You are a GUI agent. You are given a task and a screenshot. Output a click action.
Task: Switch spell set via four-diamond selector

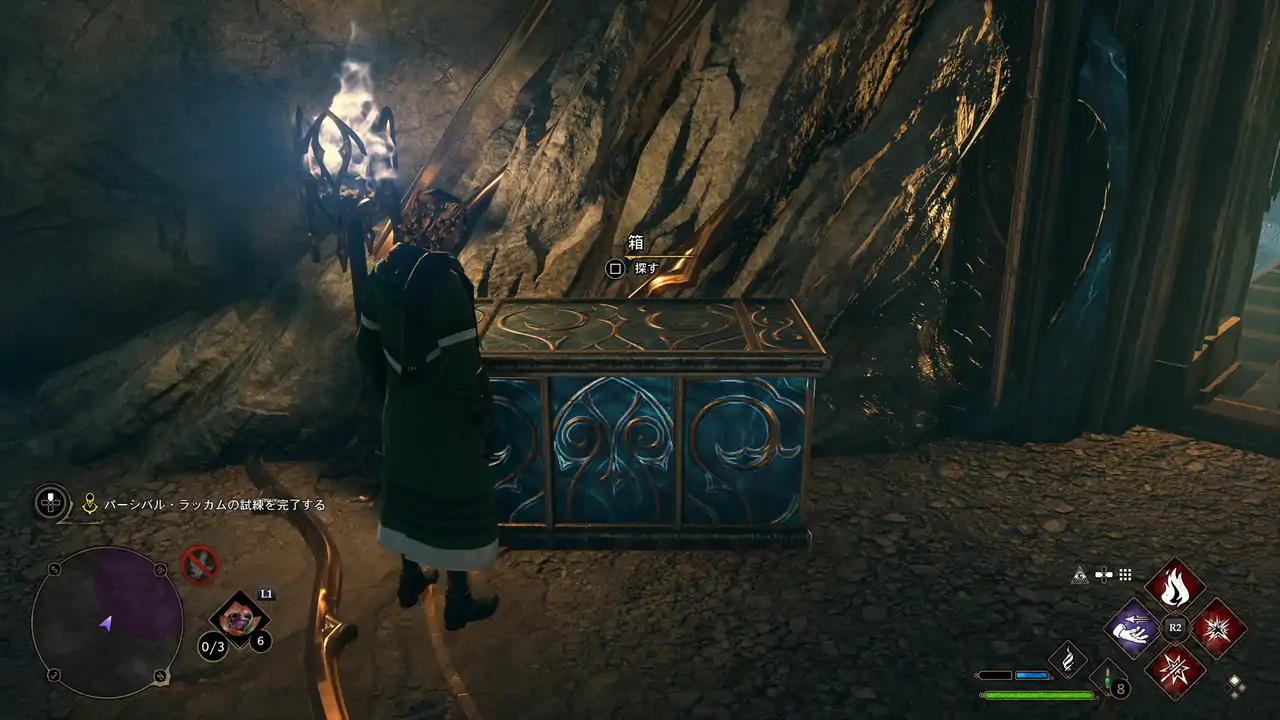coord(1236,685)
